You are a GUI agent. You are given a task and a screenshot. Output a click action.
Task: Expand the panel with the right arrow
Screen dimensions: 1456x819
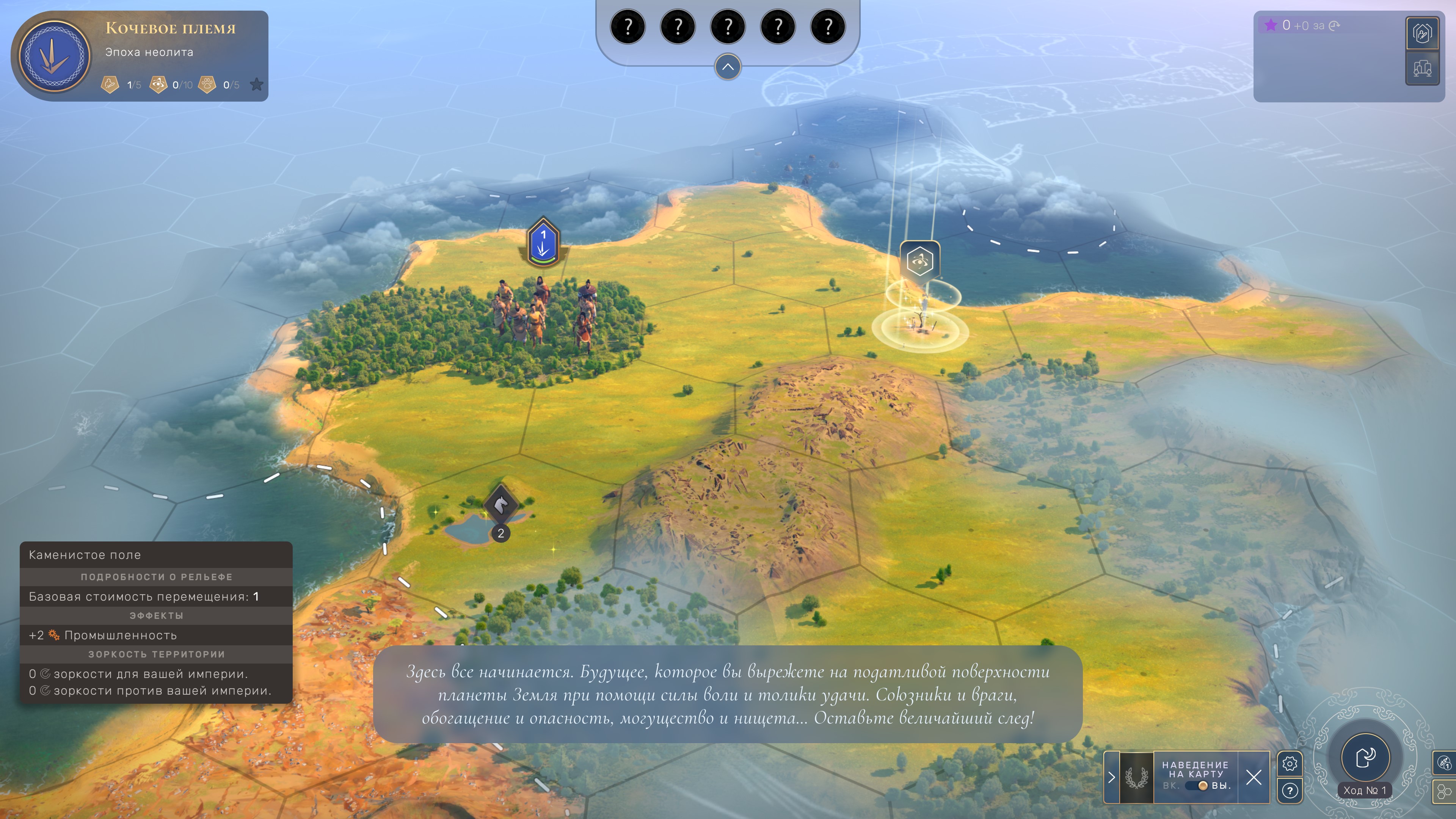(x=1111, y=778)
